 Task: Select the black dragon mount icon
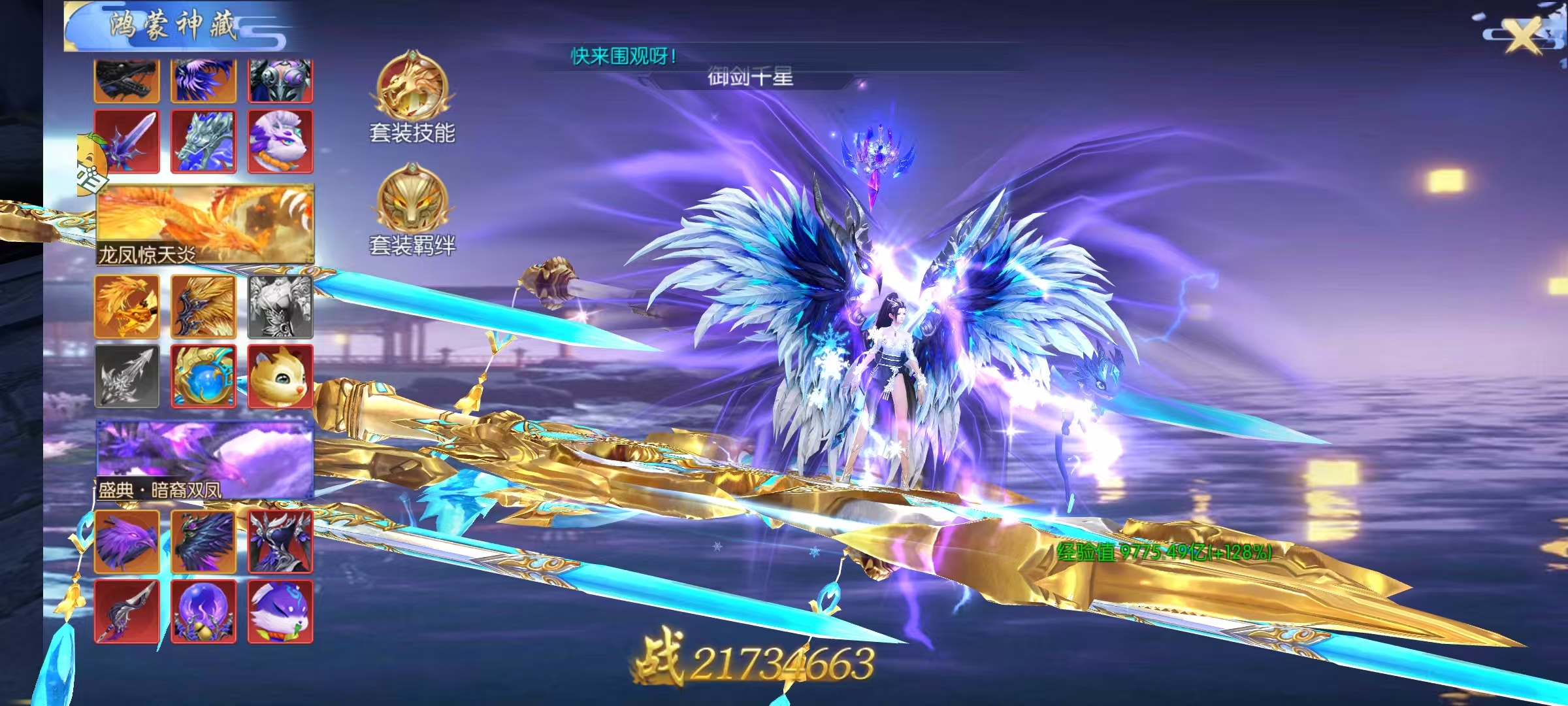(x=126, y=78)
